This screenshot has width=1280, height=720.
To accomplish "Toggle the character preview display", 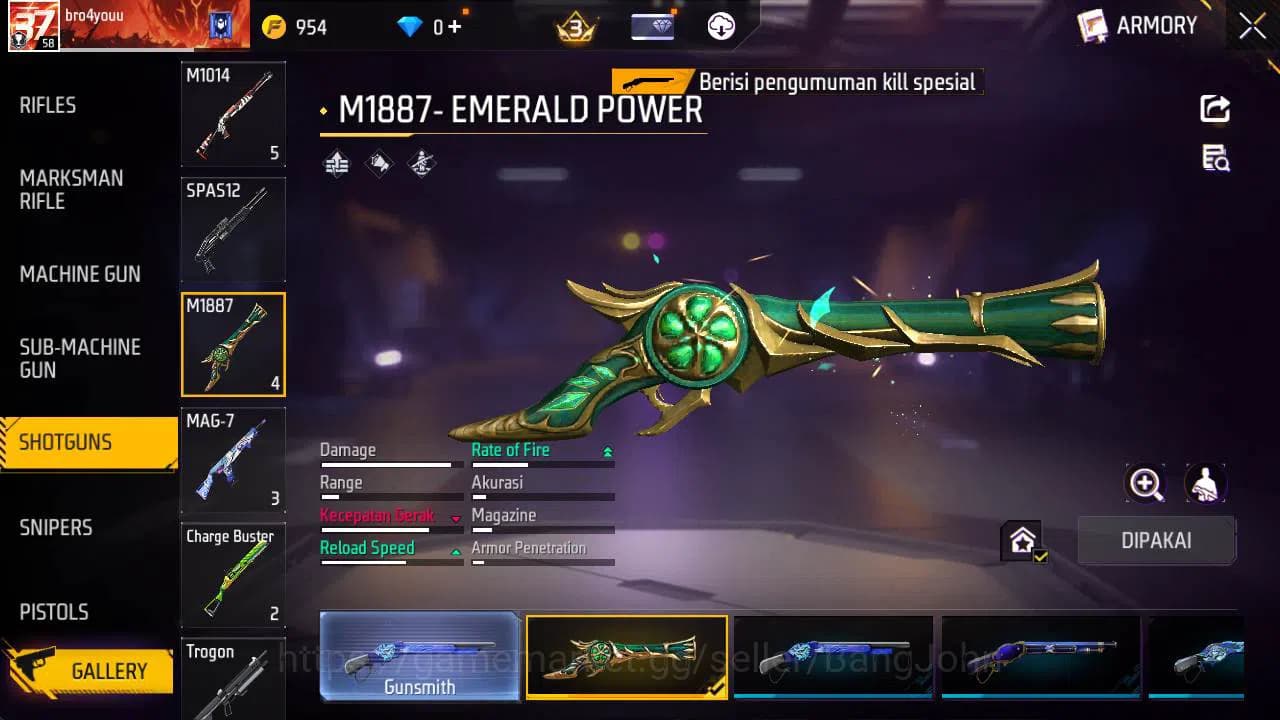I will coord(1205,484).
